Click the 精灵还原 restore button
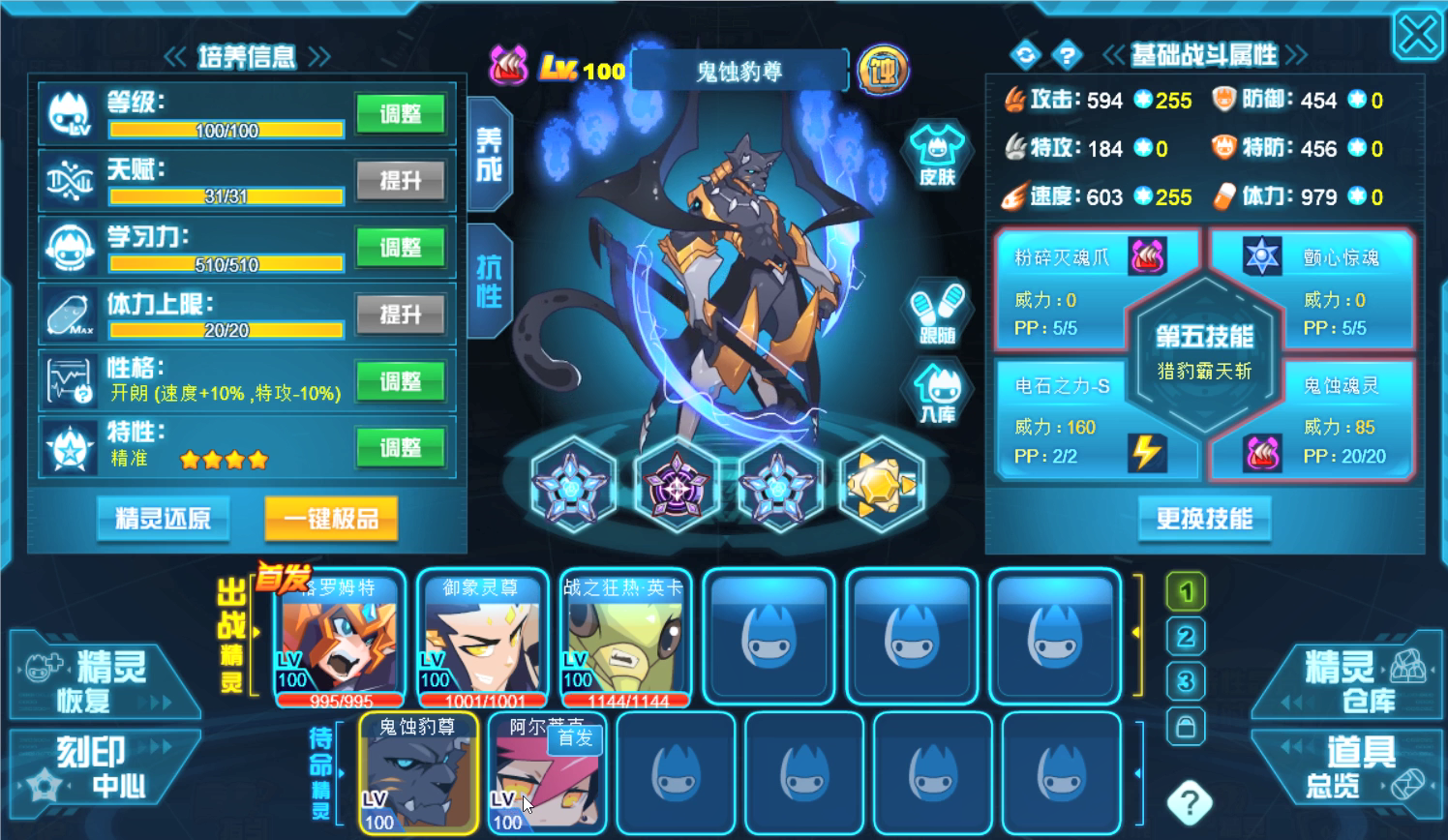The width and height of the screenshot is (1448, 840). [x=163, y=519]
